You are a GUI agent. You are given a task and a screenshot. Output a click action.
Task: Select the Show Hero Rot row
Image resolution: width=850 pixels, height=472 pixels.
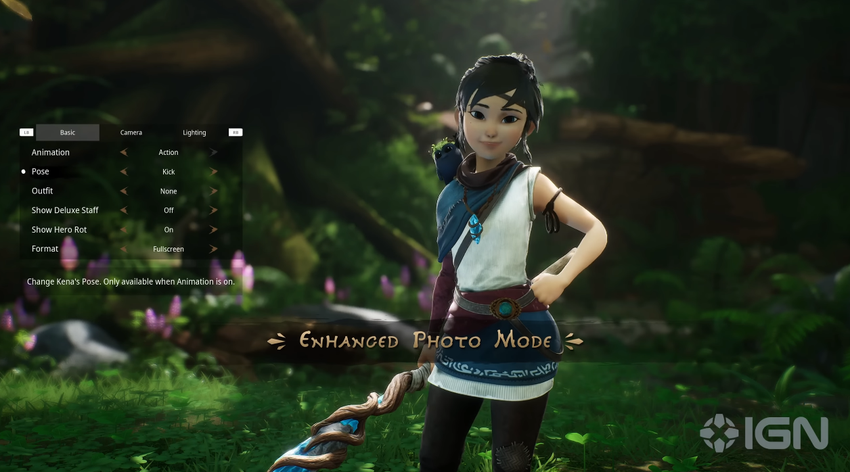(x=59, y=230)
